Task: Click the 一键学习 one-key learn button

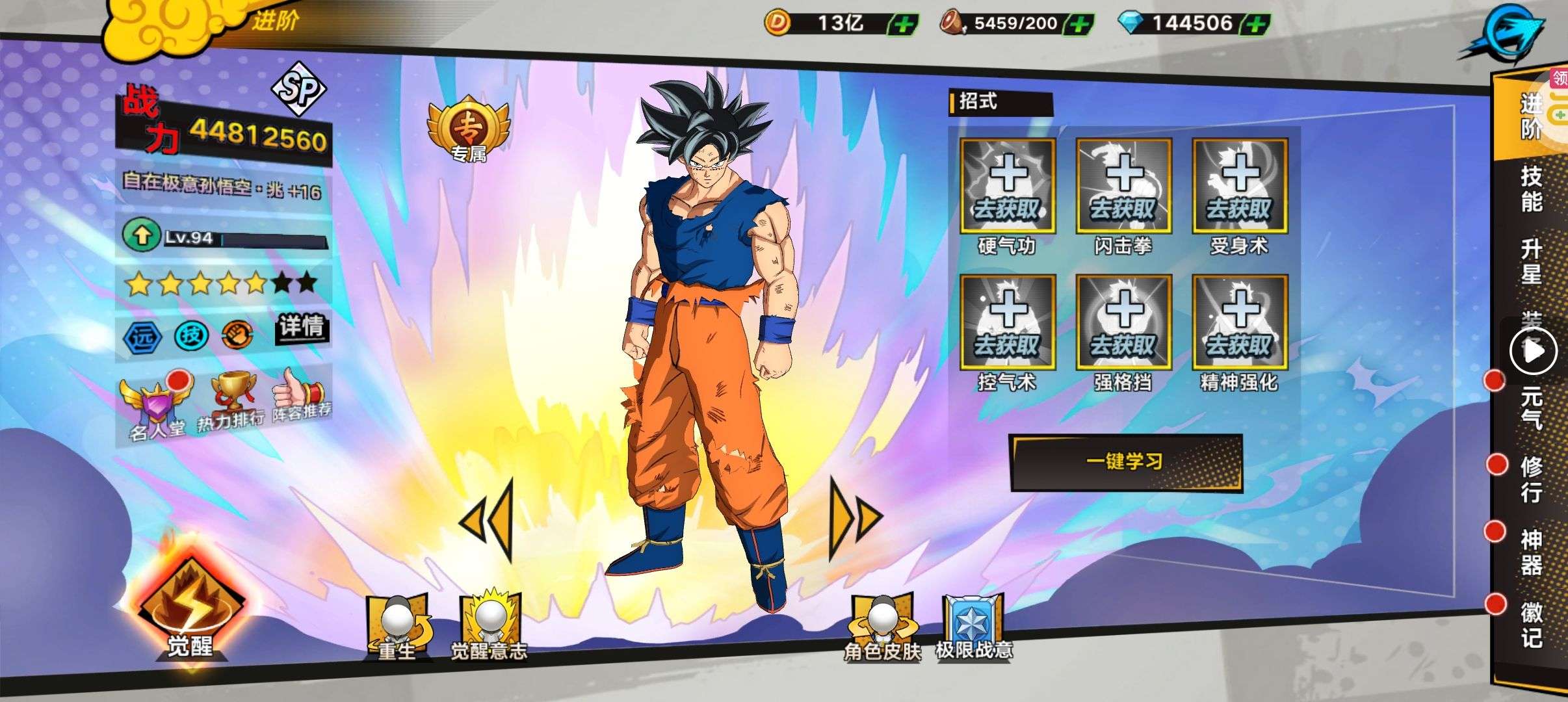Action: [1125, 462]
